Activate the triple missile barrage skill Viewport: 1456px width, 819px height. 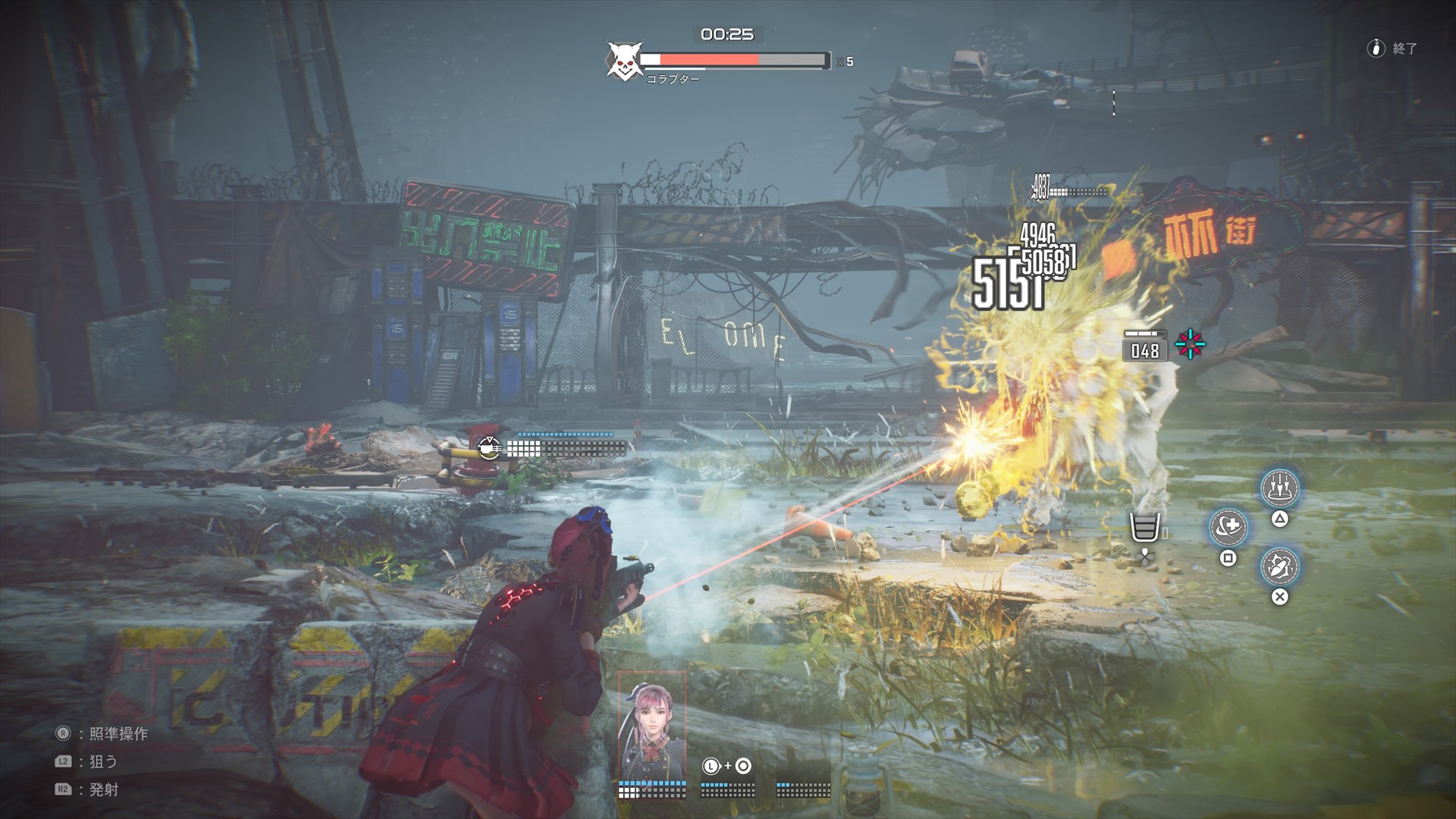1279,488
